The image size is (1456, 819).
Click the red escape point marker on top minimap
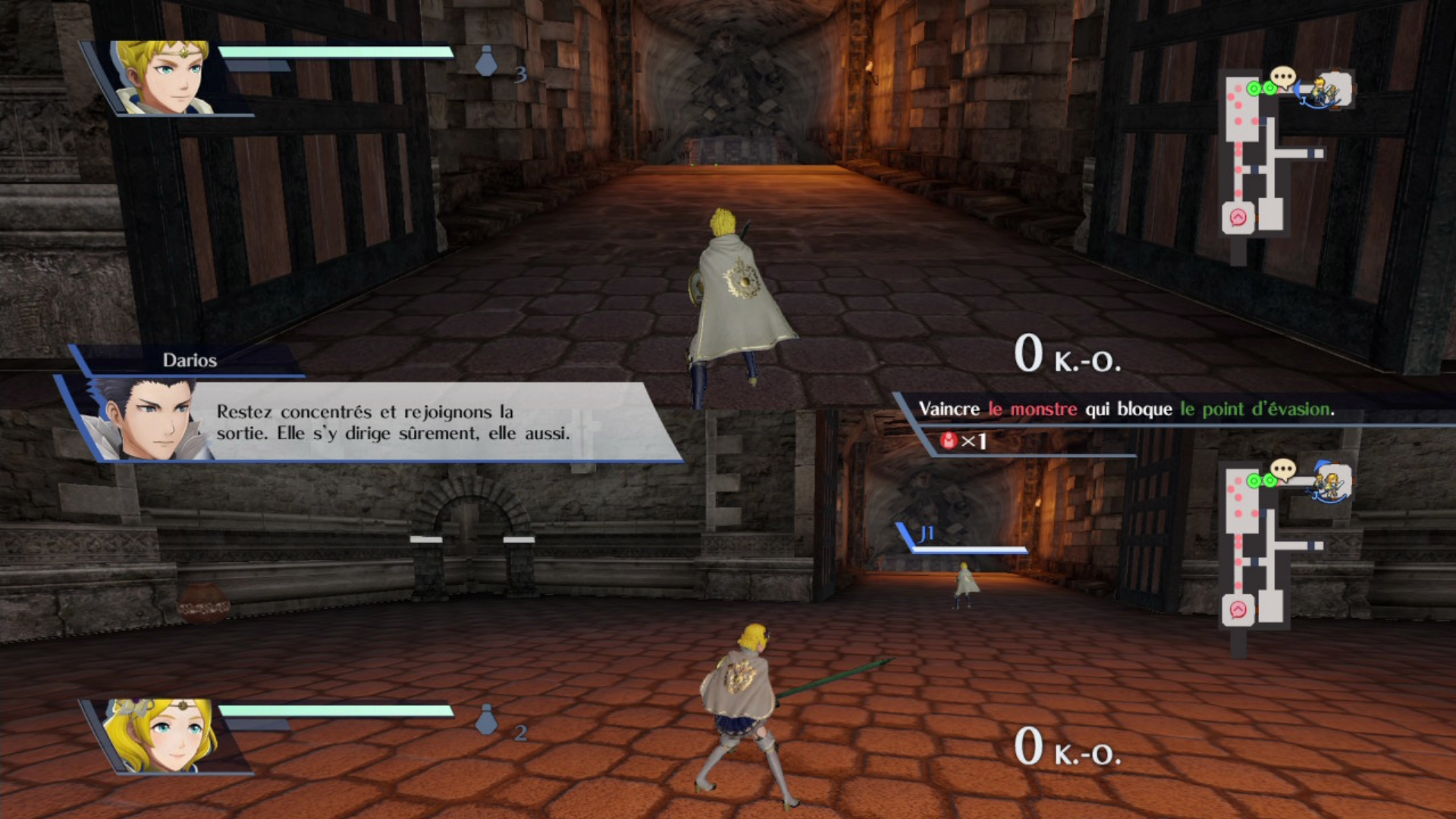click(x=1238, y=218)
